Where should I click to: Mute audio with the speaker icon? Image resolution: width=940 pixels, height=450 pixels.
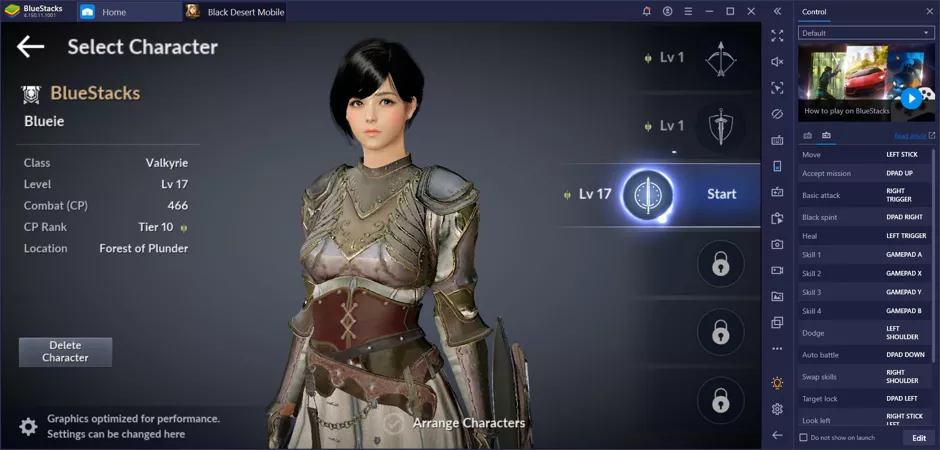(x=777, y=62)
